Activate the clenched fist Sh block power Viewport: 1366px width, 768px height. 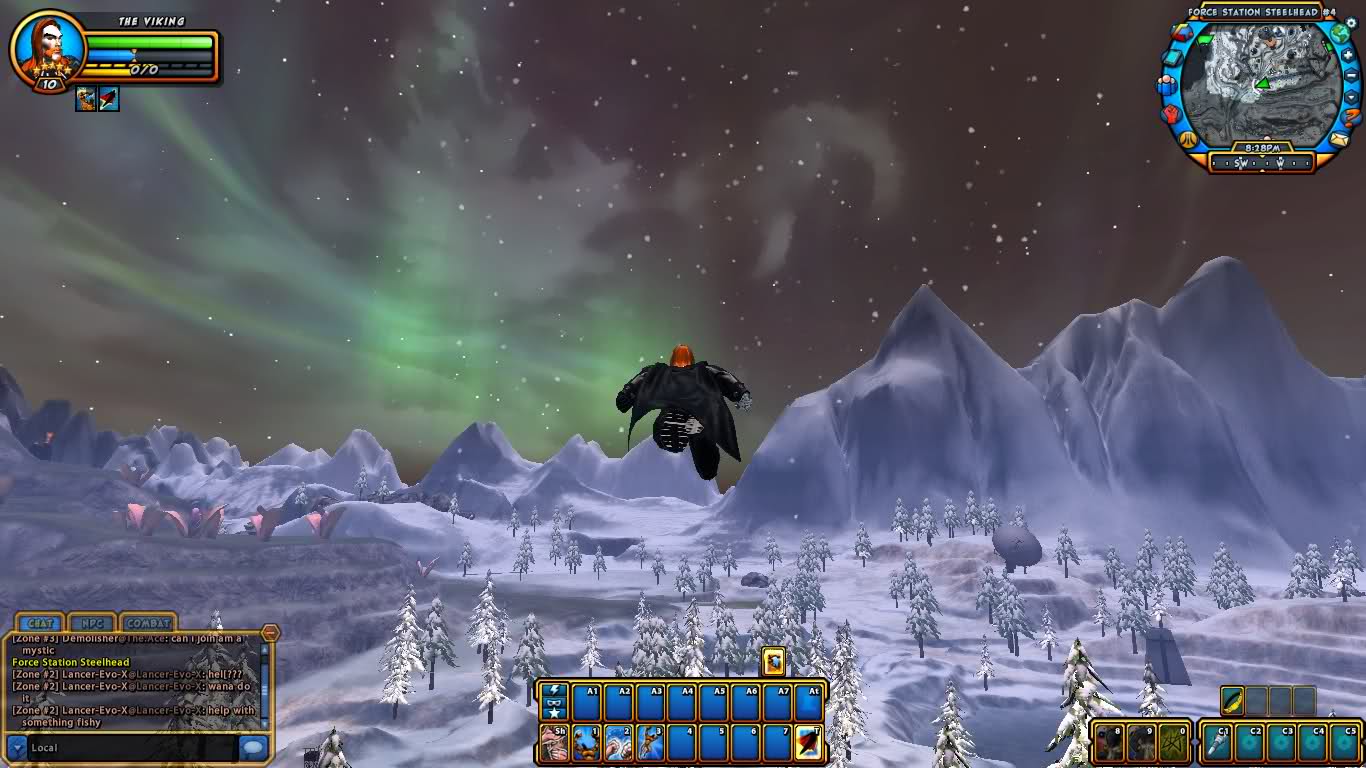click(x=554, y=743)
